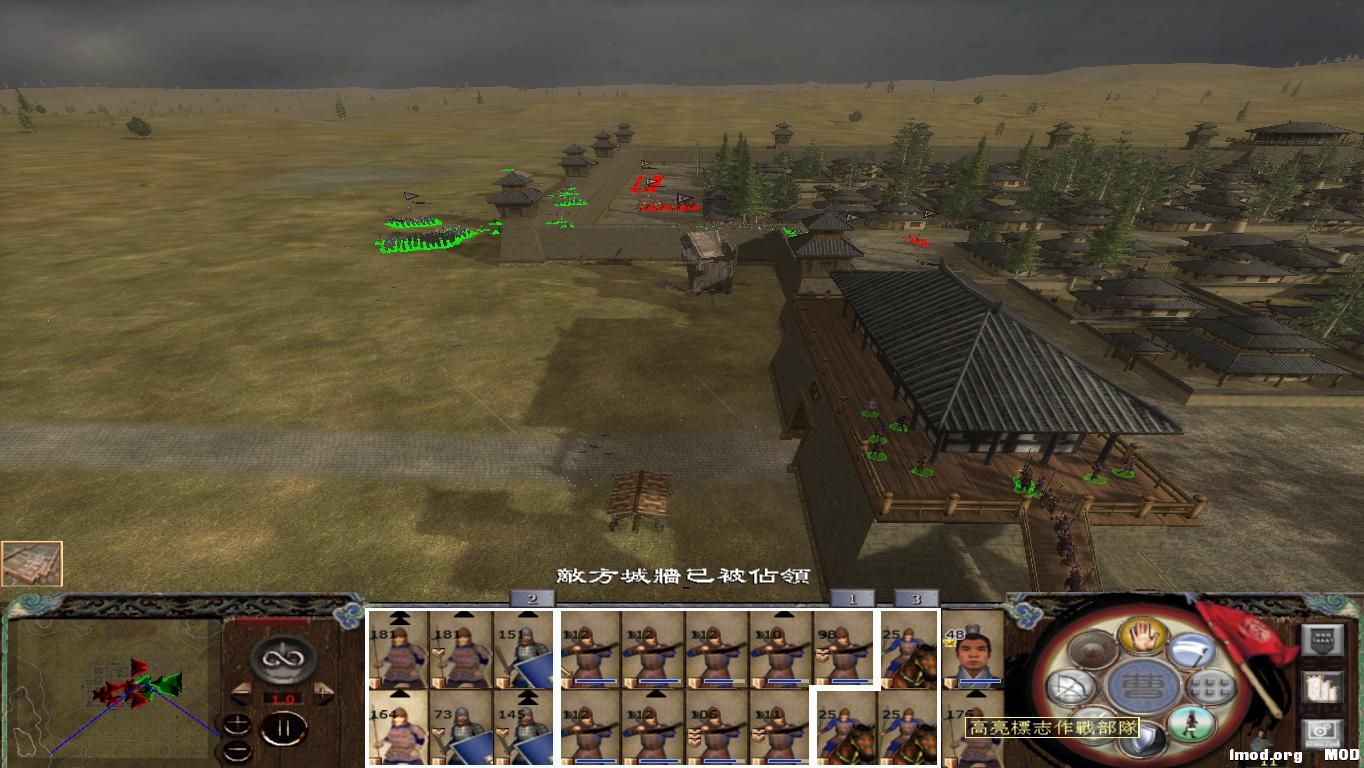Click the halt hand icon
Screen dimensions: 1364x768
tap(1142, 635)
